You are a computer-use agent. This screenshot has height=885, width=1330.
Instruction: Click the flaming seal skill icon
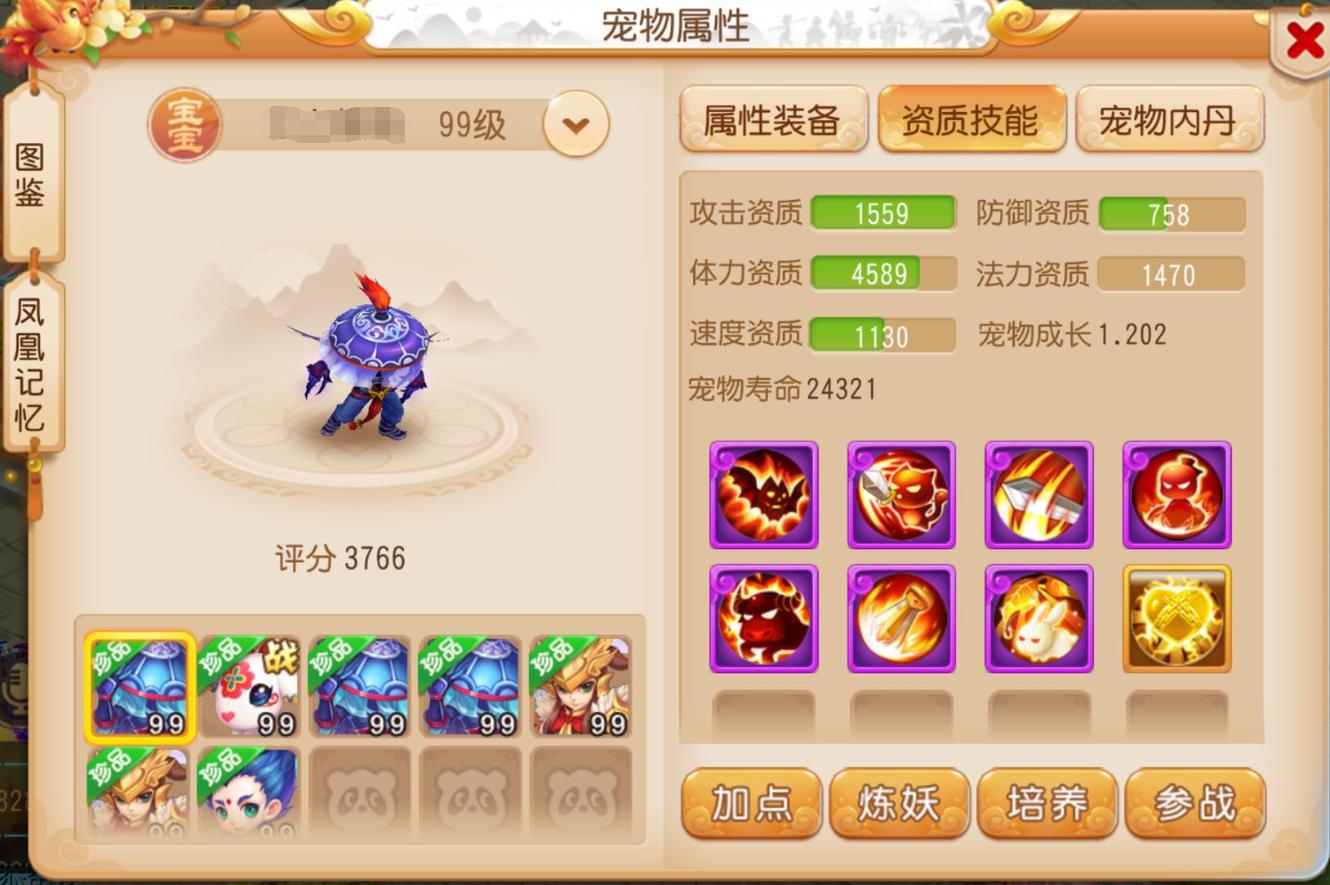pos(901,617)
